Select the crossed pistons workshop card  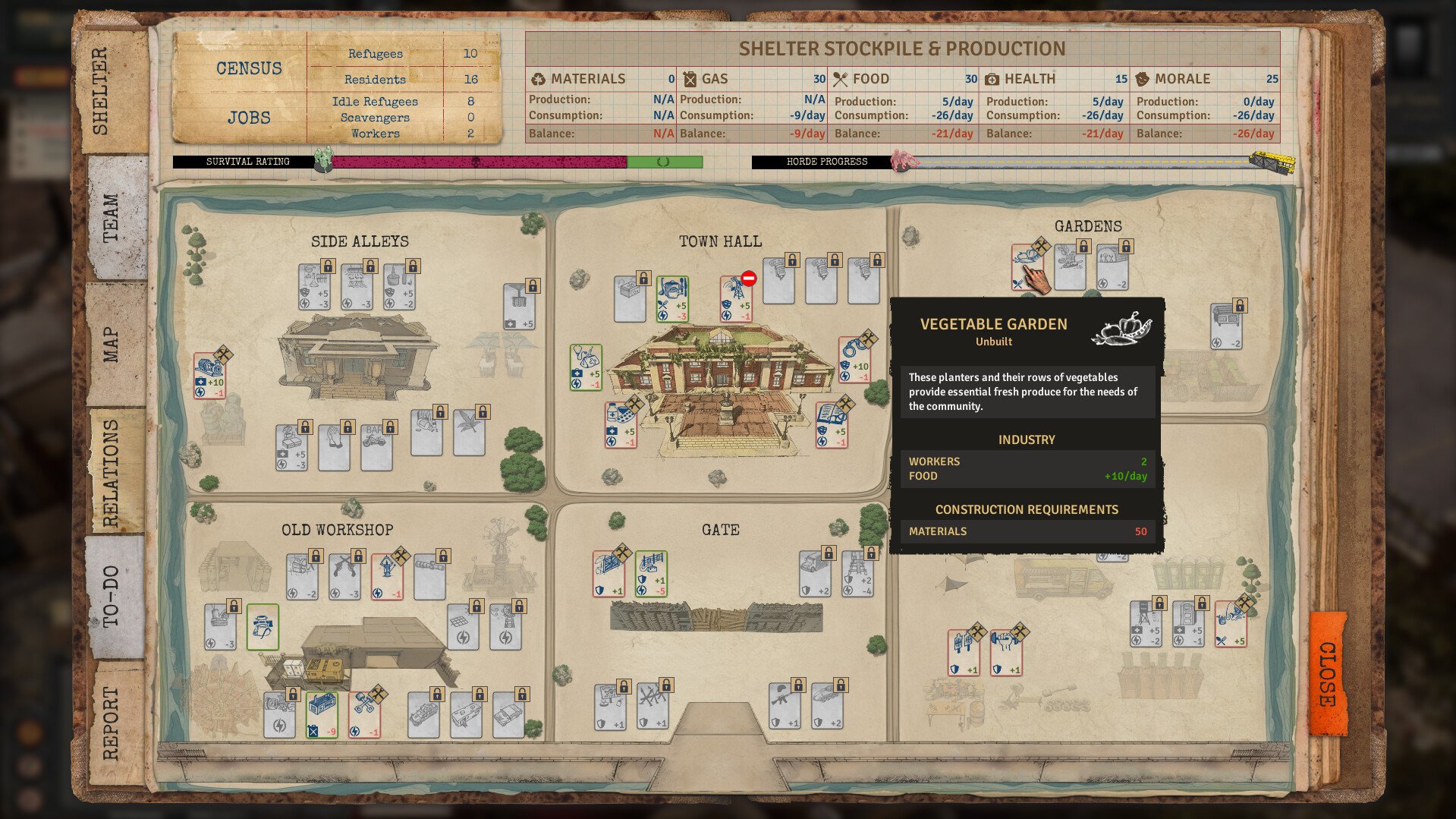pyautogui.click(x=365, y=714)
